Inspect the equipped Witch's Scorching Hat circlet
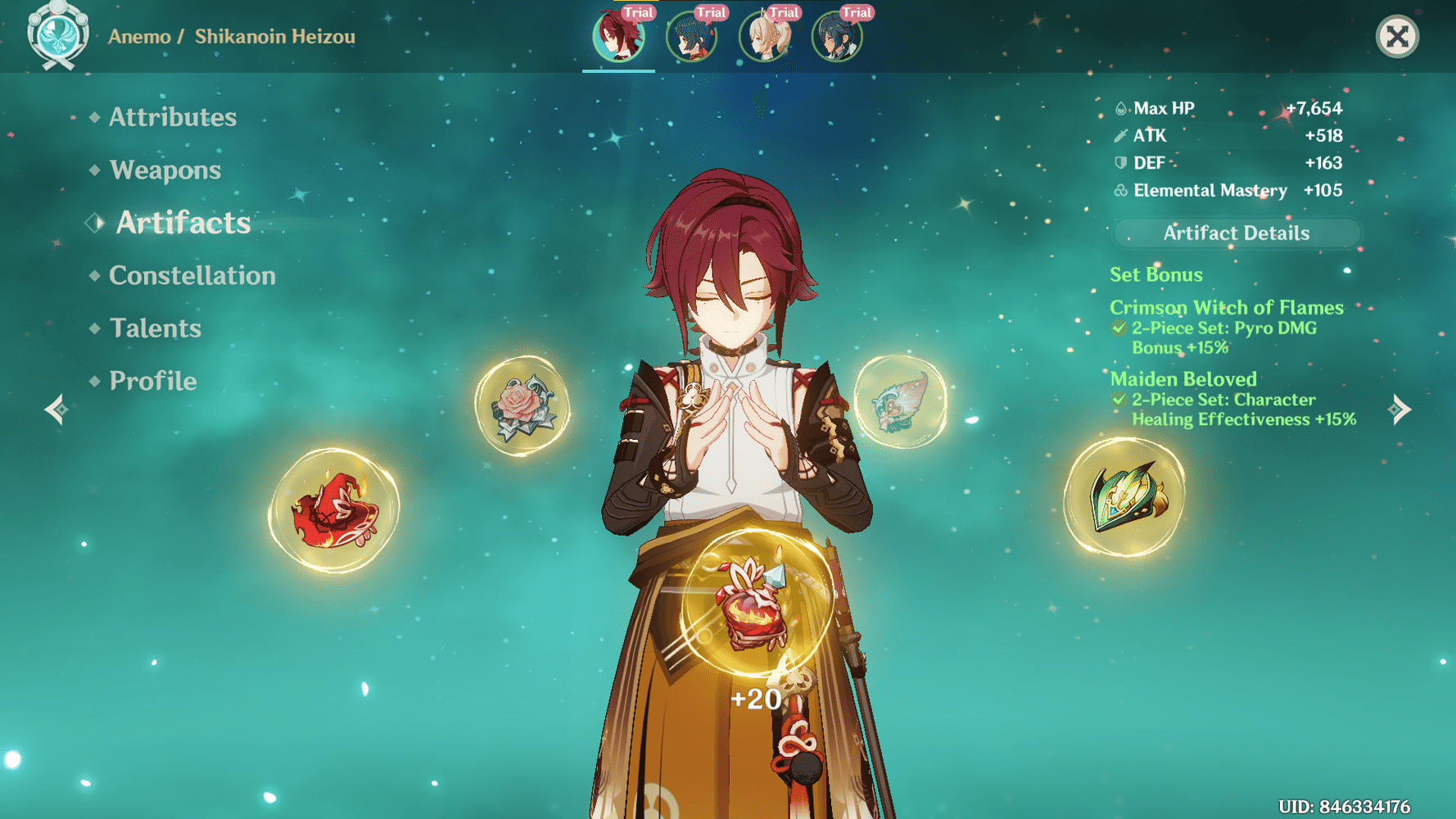This screenshot has width=1456, height=819. pyautogui.click(x=334, y=508)
